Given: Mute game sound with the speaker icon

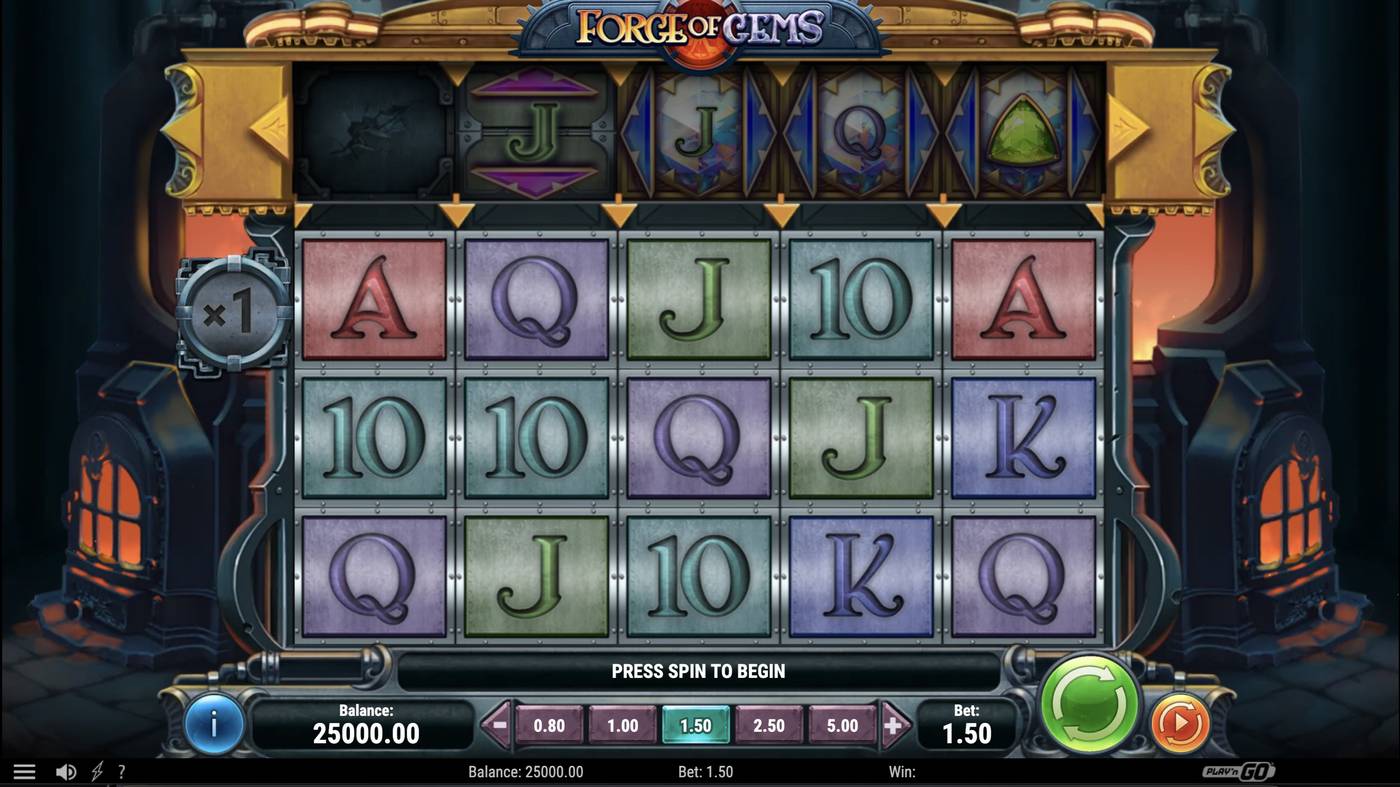Looking at the screenshot, I should tap(66, 771).
